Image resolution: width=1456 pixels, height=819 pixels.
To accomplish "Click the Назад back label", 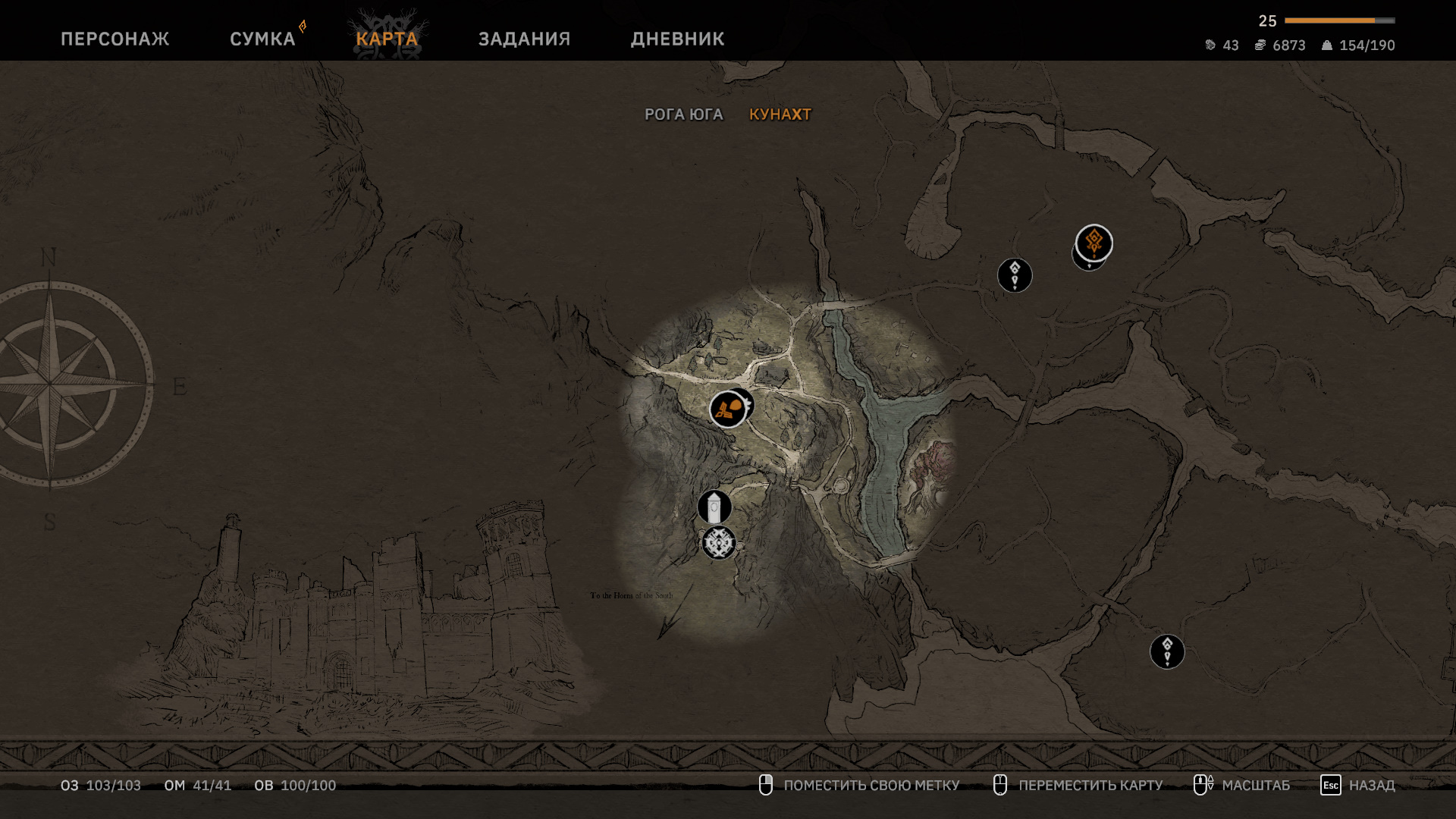I will 1371,786.
